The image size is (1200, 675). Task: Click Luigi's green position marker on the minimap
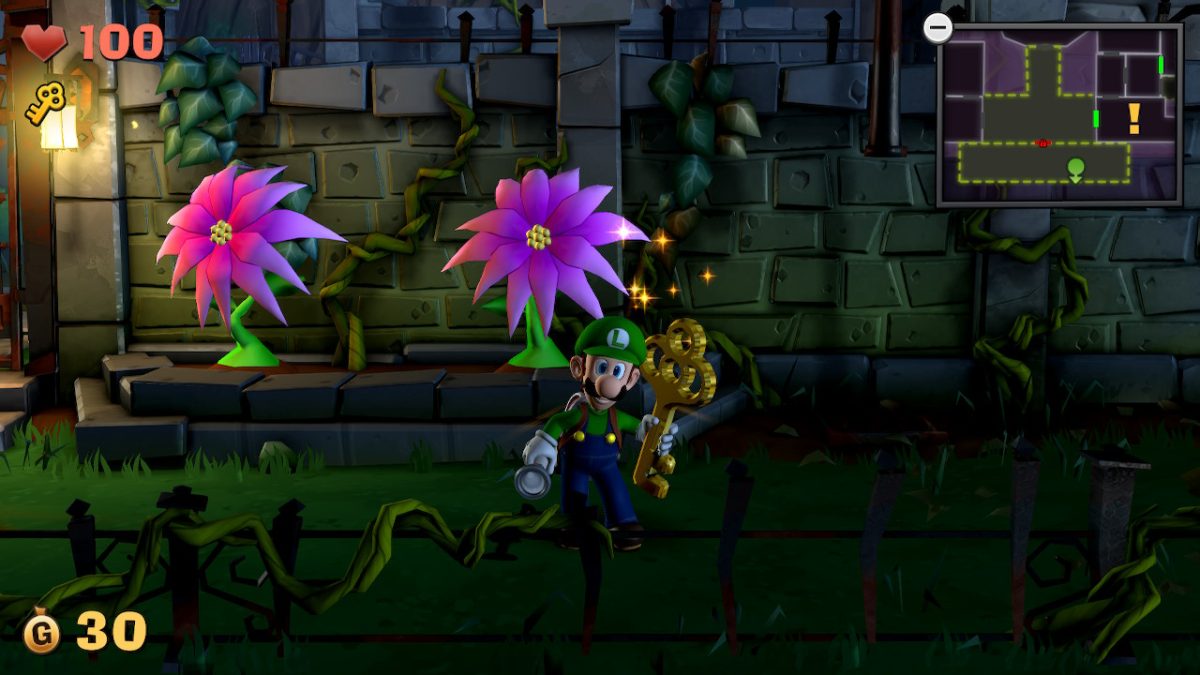coord(1075,168)
